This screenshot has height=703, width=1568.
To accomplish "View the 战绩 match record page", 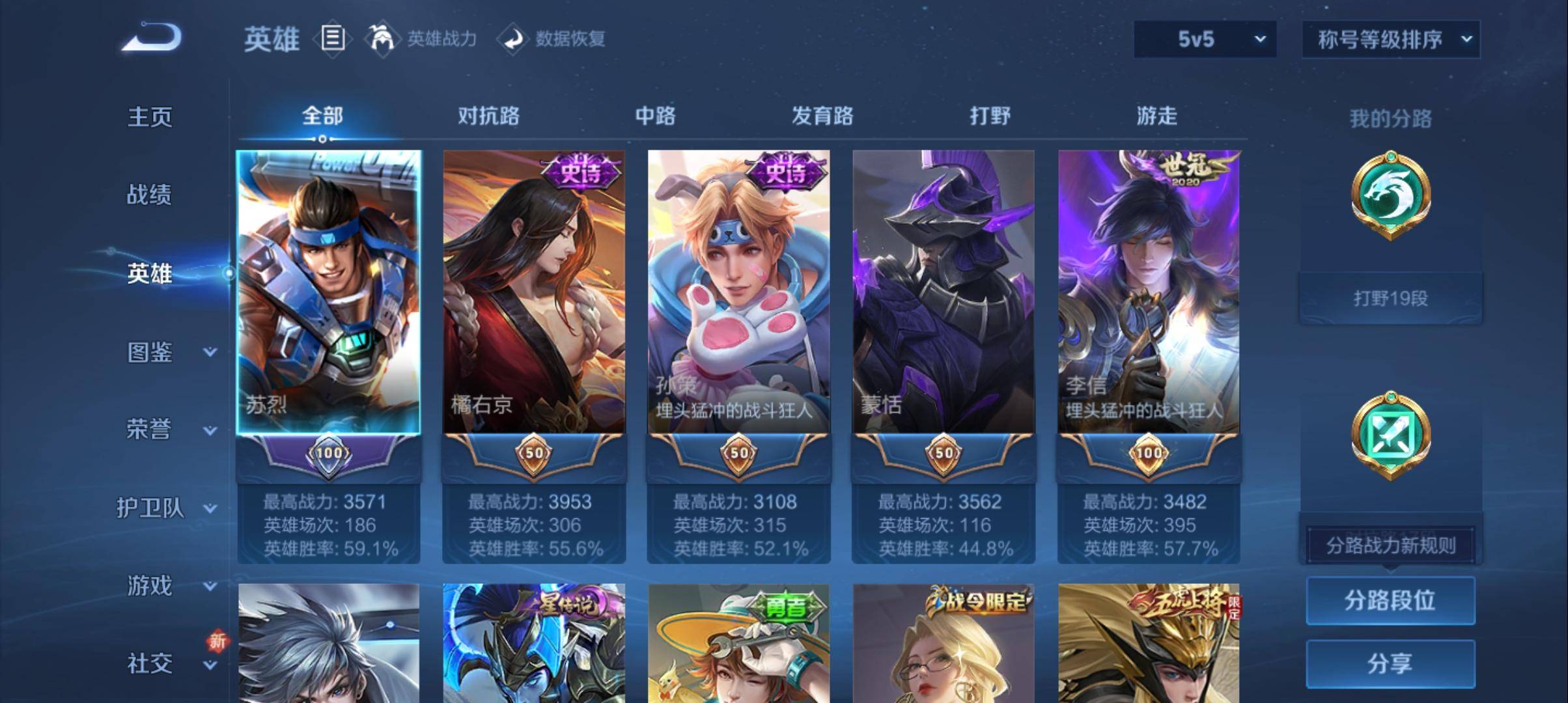I will (x=149, y=195).
